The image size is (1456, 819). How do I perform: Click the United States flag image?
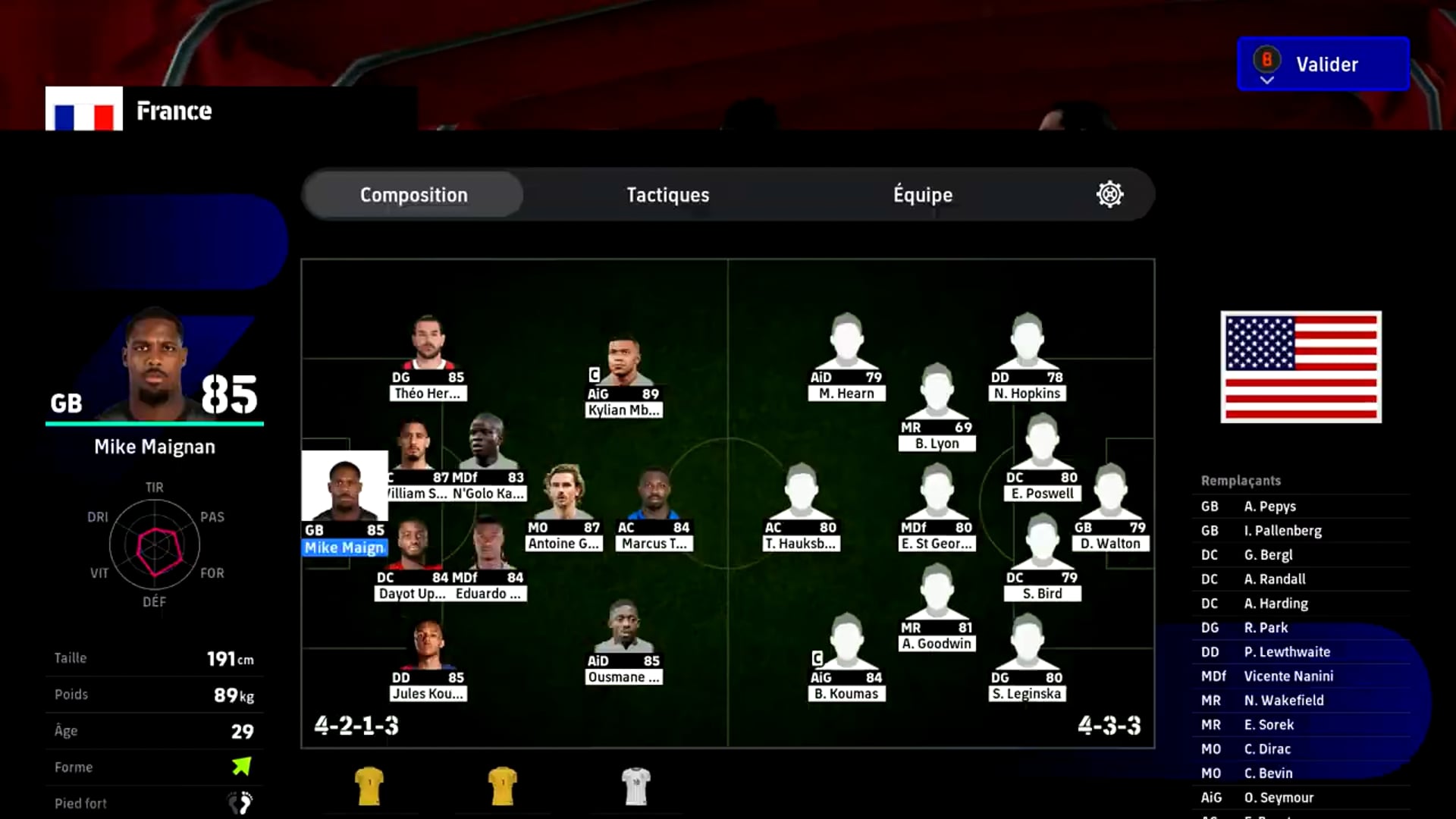pos(1301,368)
